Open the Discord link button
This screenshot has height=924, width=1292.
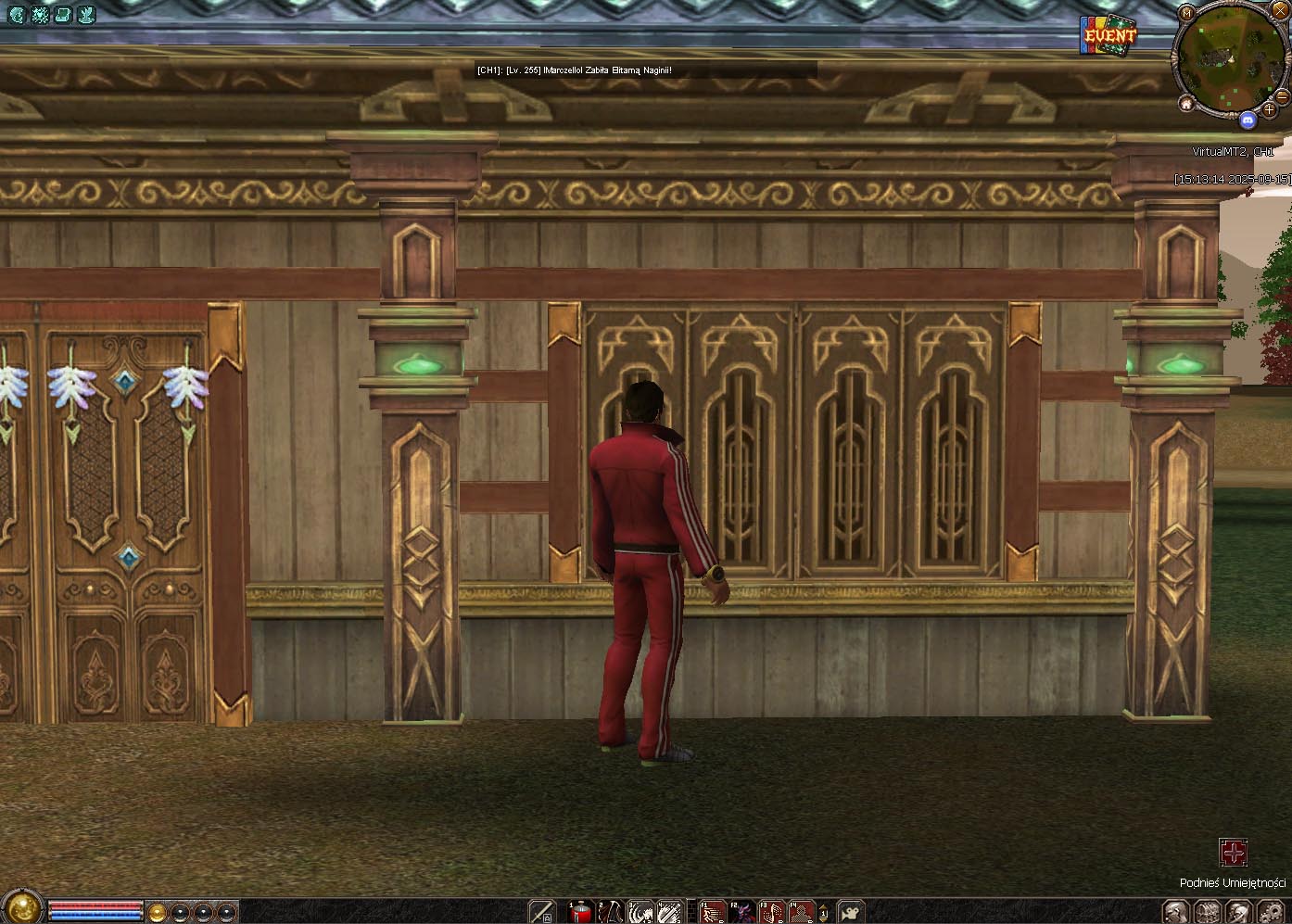pos(1248,120)
